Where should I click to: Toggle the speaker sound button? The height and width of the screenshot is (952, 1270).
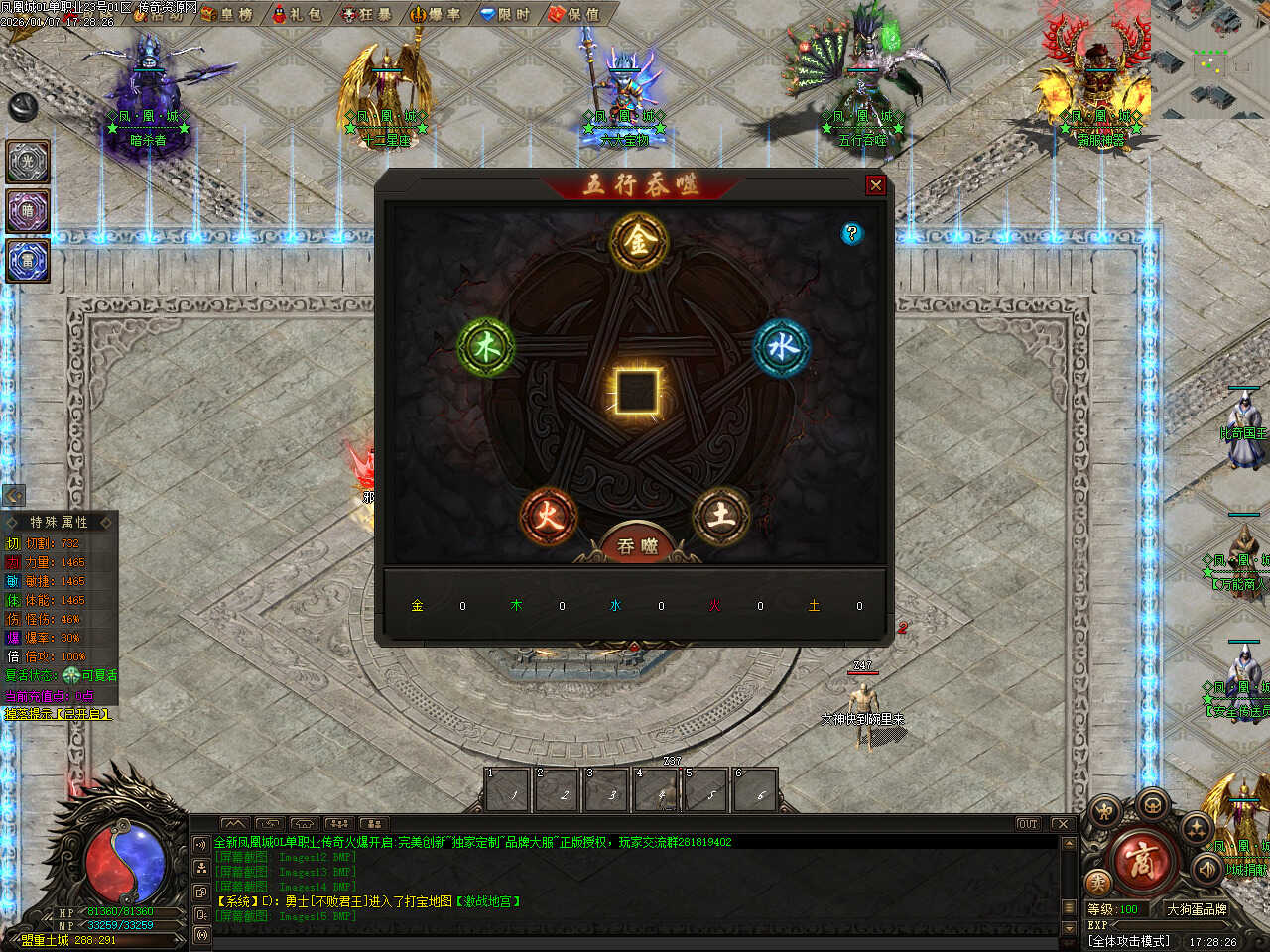(1207, 869)
